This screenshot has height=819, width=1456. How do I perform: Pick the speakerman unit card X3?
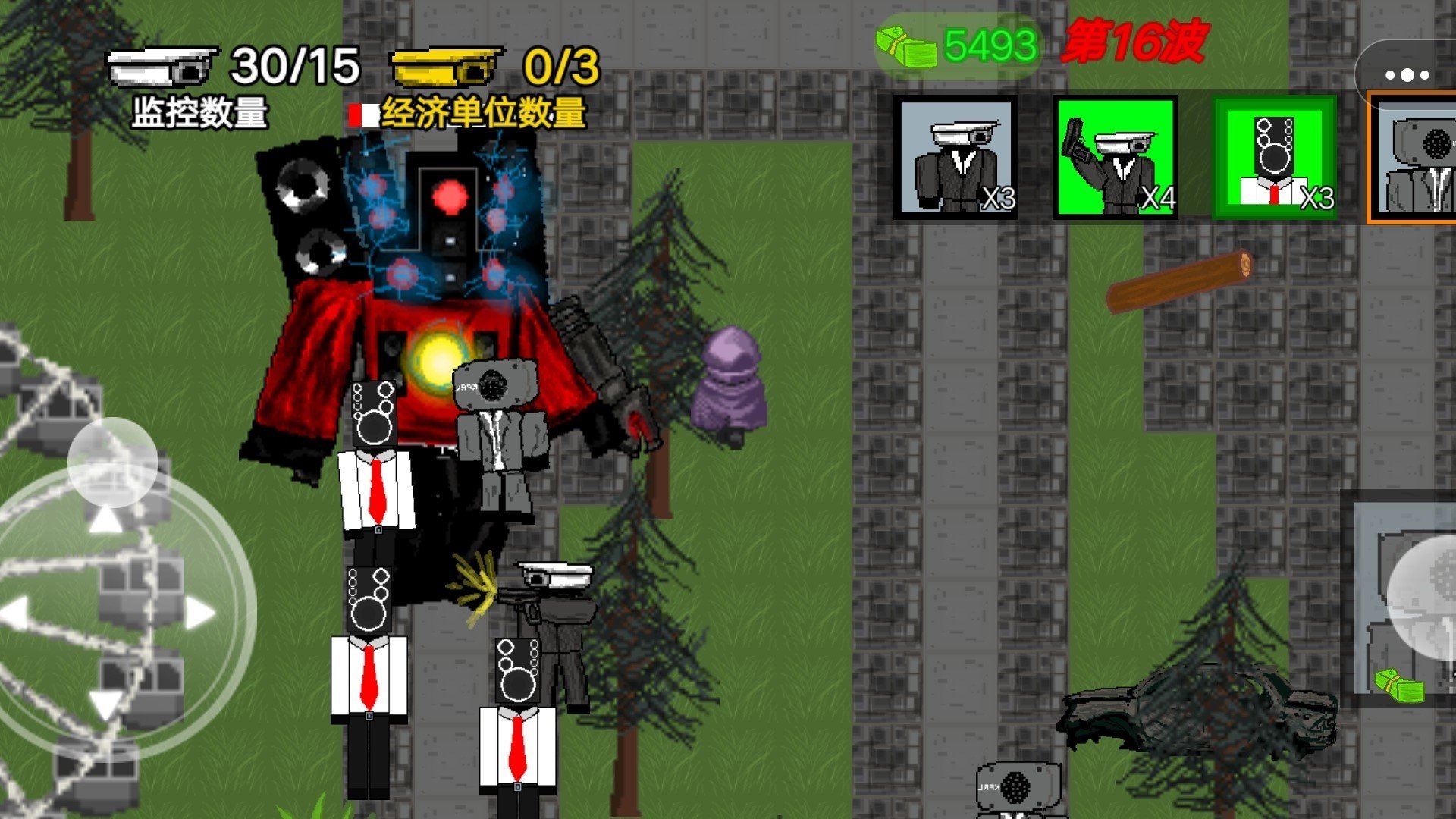coord(1275,157)
